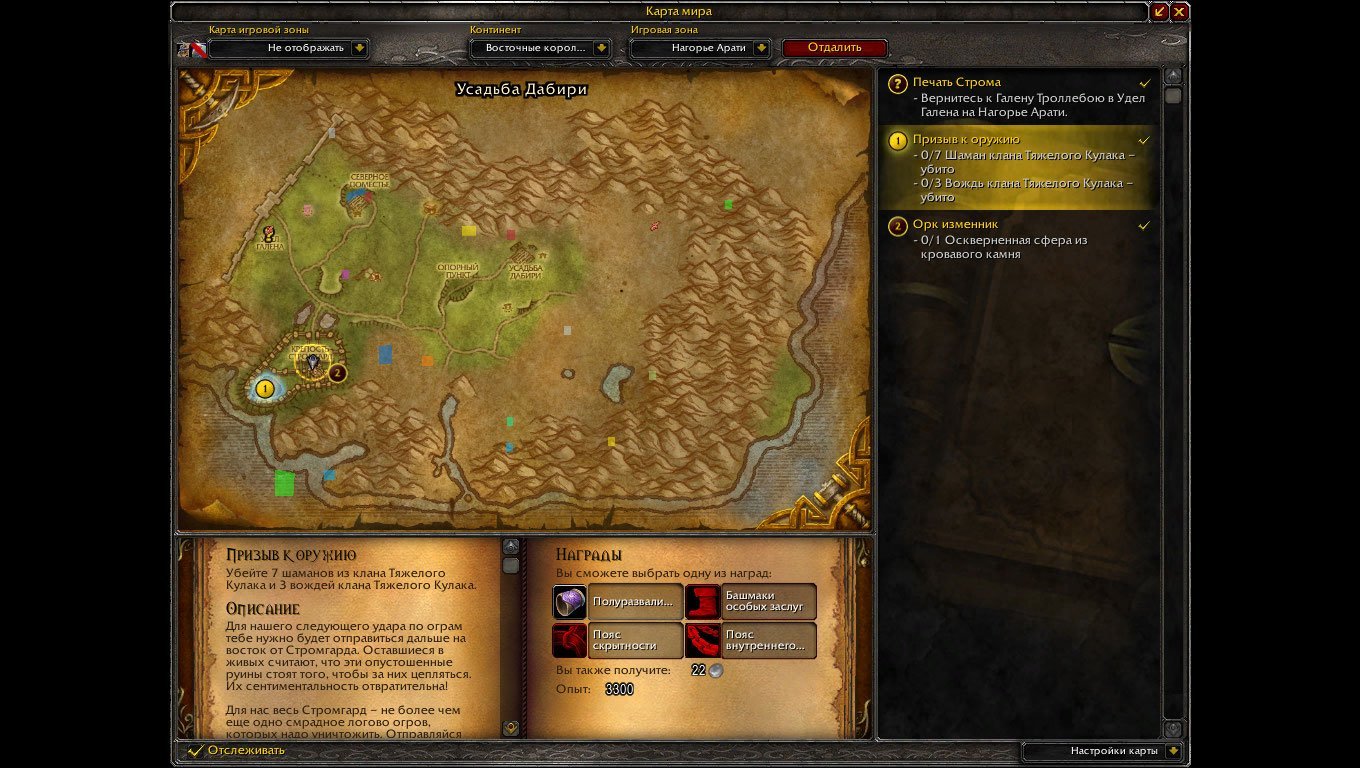
Task: Click quest marker 1 on the map
Action: tap(265, 389)
